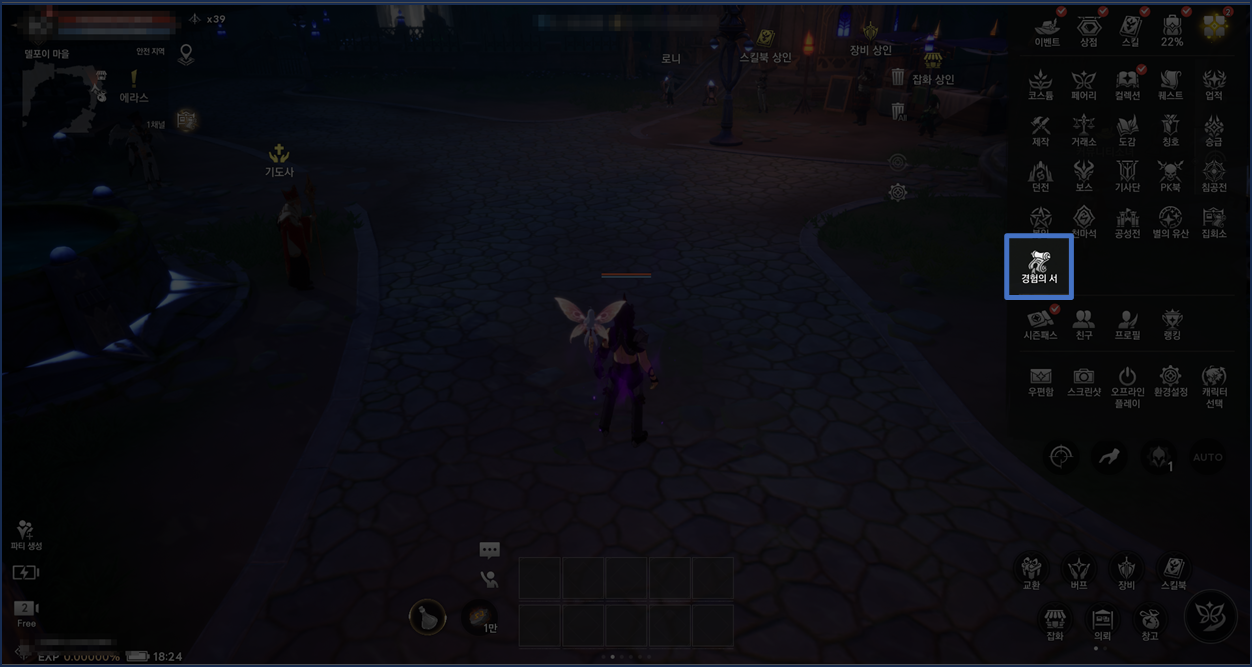Create a party with 파티 생성
This screenshot has height=667, width=1252.
[26, 535]
